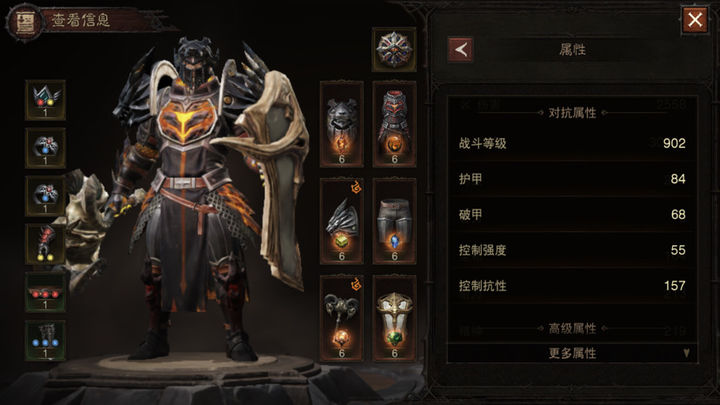Go back from the 属性 panel
The height and width of the screenshot is (405, 720).
point(460,48)
